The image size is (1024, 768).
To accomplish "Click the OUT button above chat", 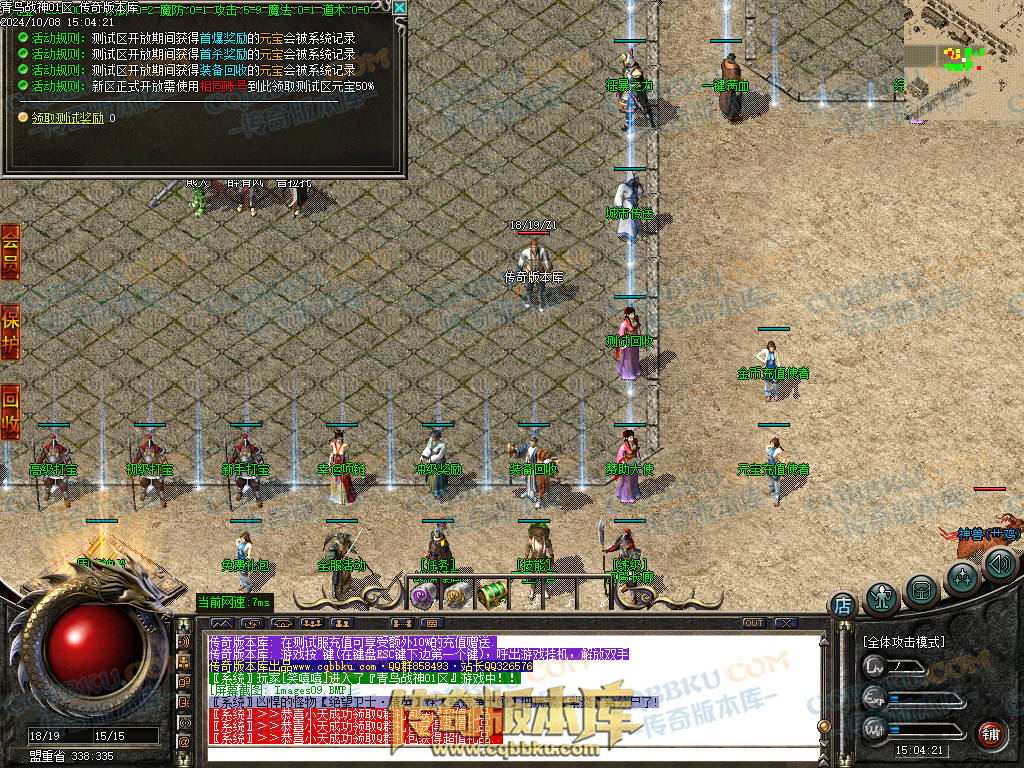I will coord(753,623).
